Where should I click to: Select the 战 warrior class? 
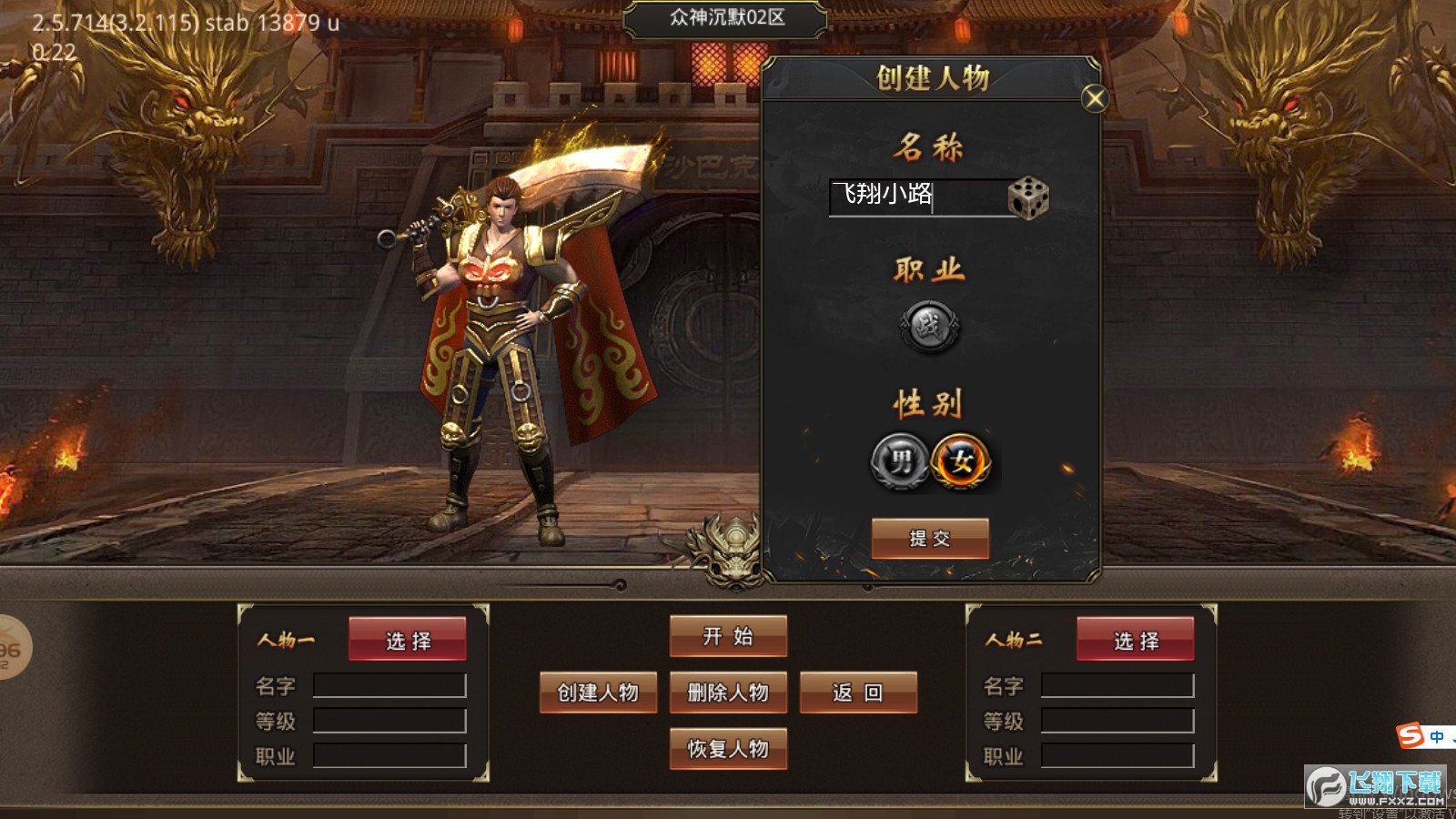pyautogui.click(x=929, y=327)
